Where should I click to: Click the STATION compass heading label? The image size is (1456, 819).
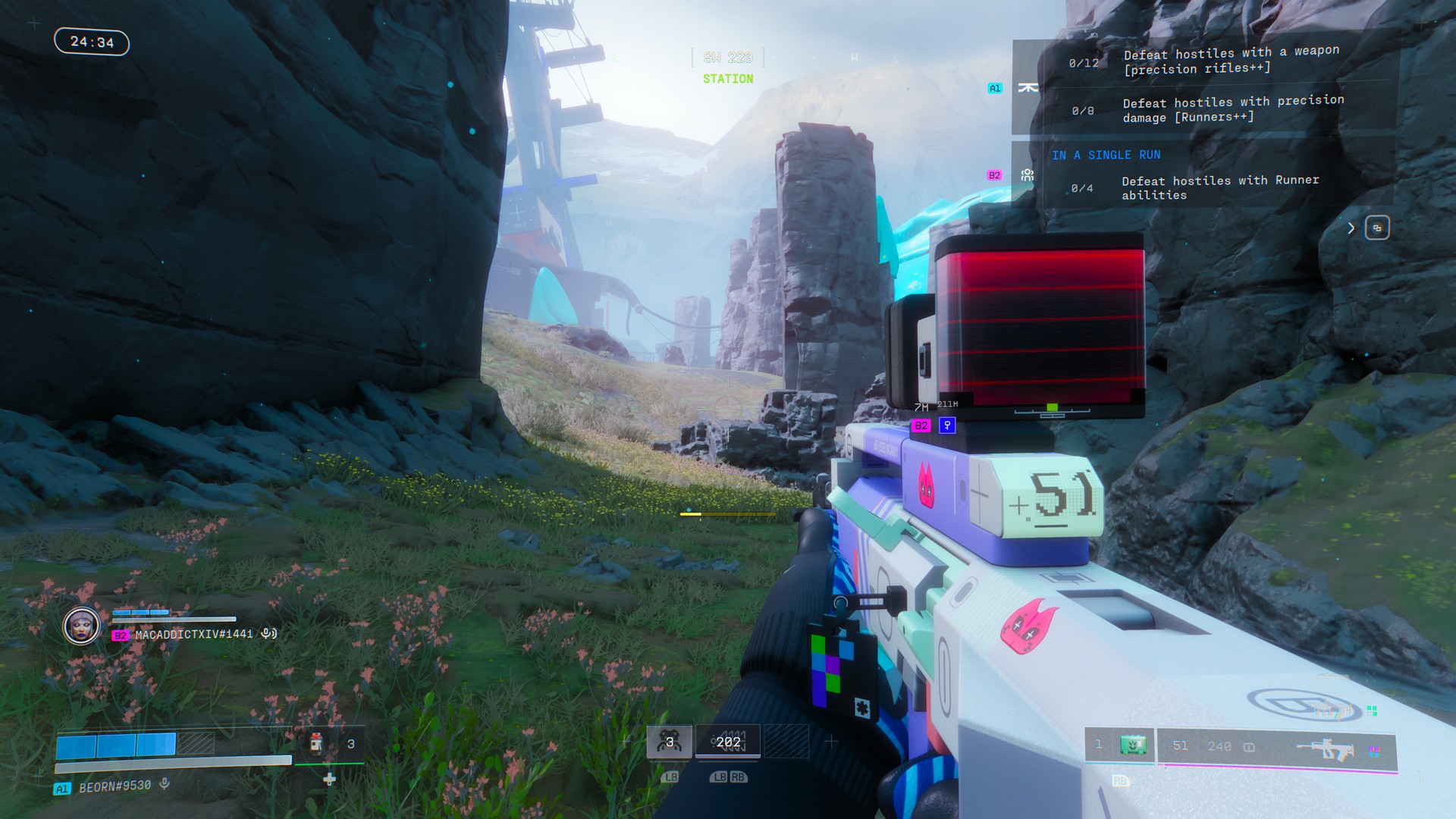click(x=728, y=79)
